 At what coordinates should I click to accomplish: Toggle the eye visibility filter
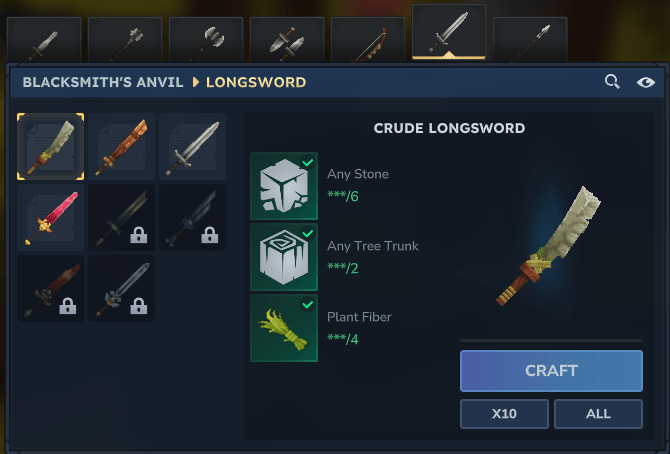click(646, 82)
